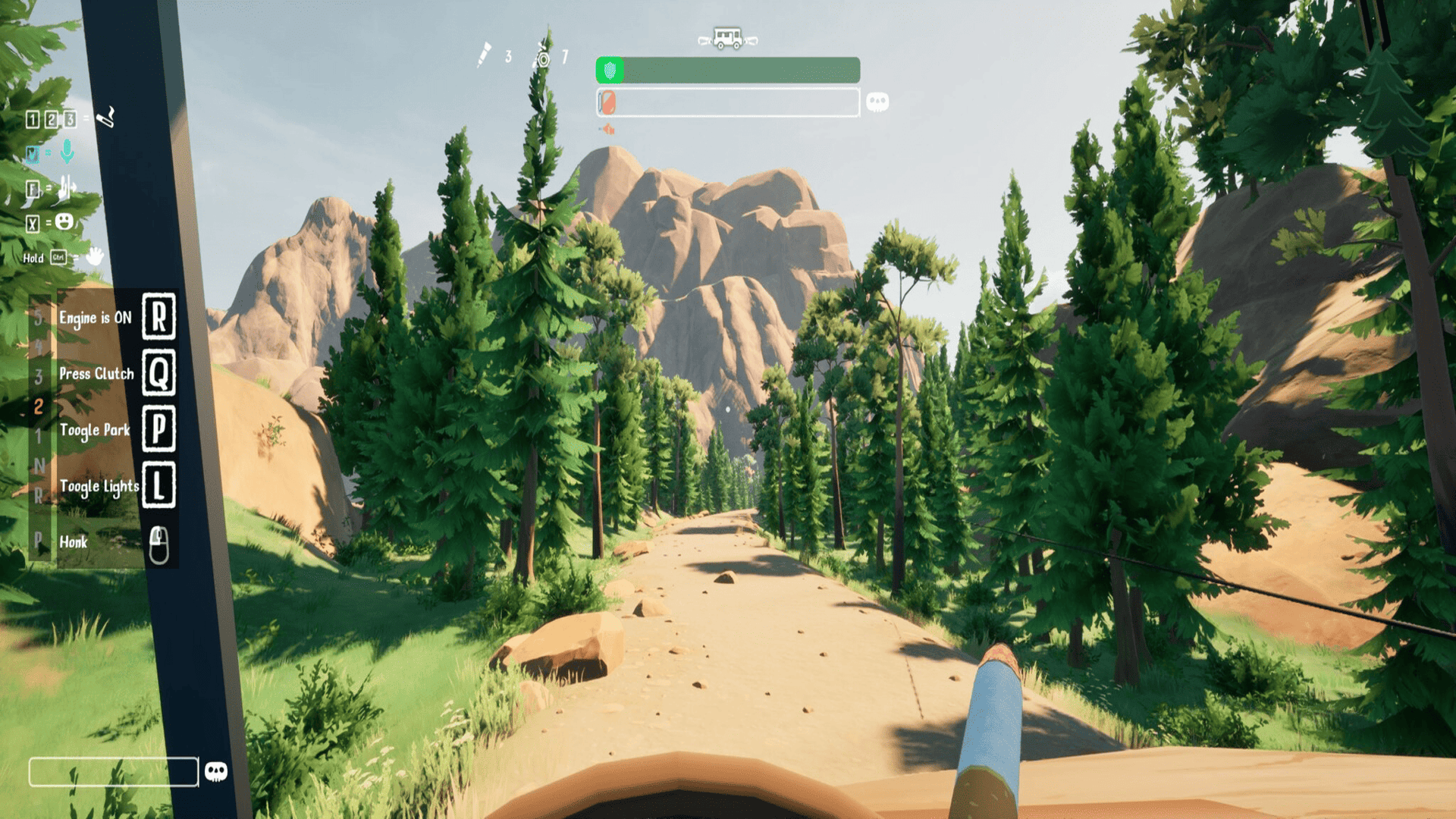Image resolution: width=1456 pixels, height=819 pixels.
Task: Click the skull icon in the bottom-left corner
Action: (216, 772)
